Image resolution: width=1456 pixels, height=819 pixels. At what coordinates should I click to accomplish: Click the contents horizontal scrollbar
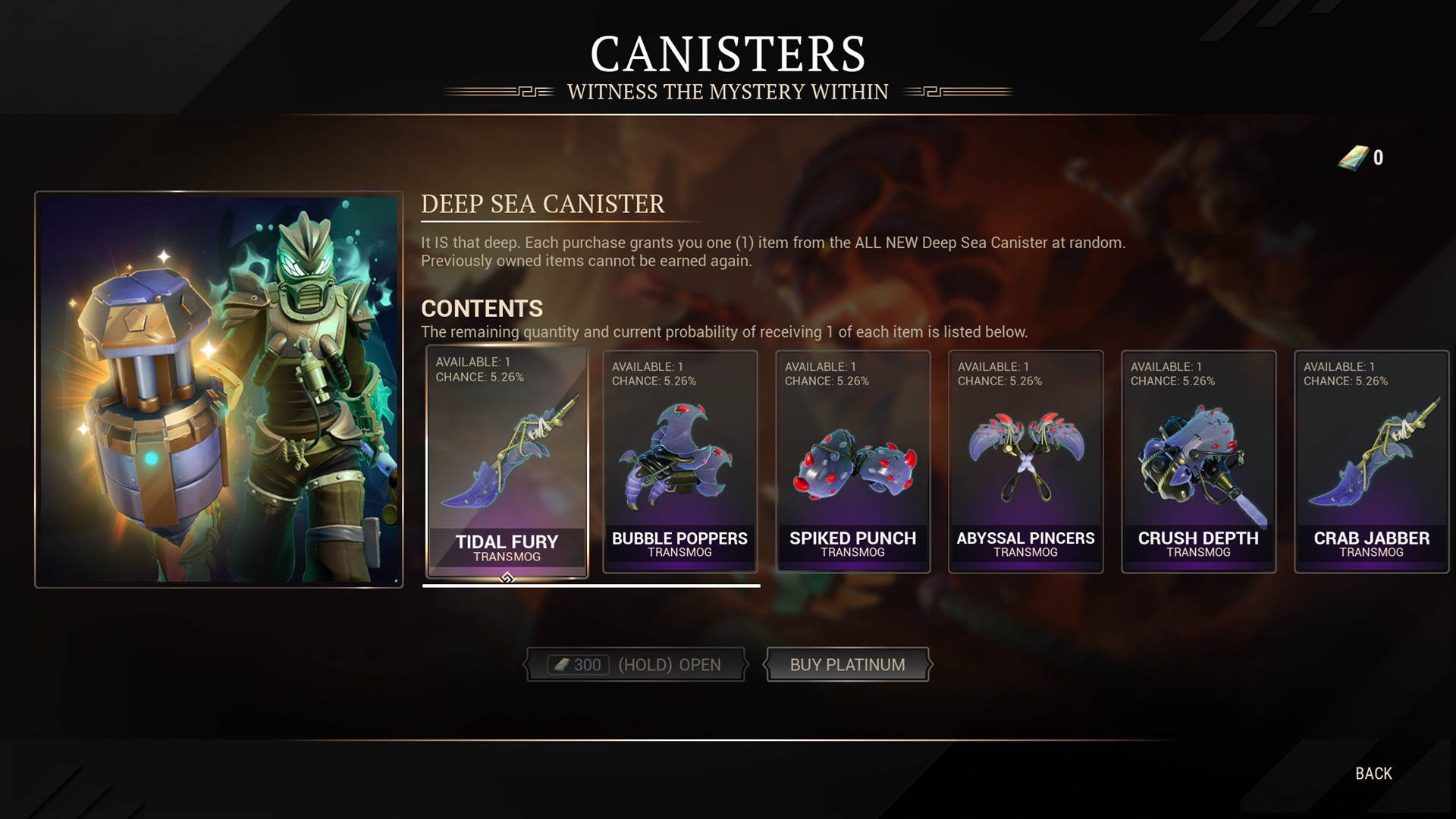[591, 585]
